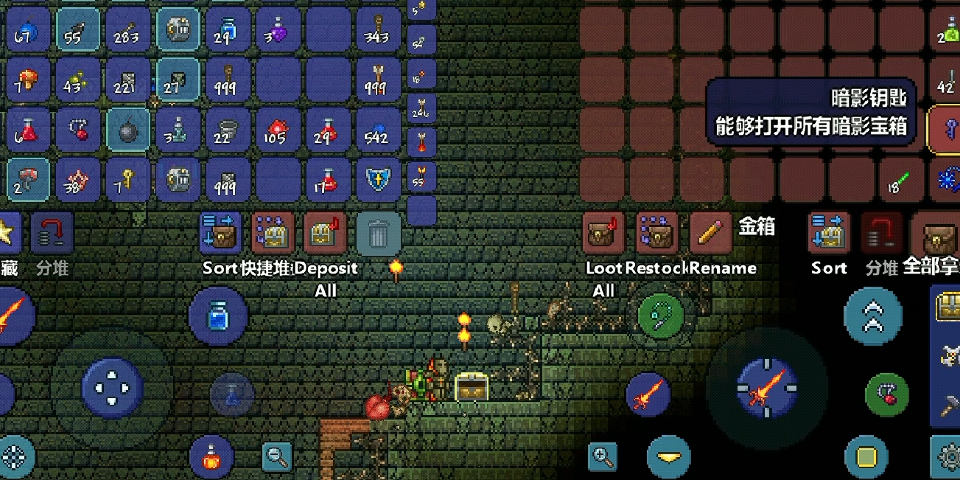Viewport: 960px width, 480px height.
Task: Select the trash can slot
Action: [x=378, y=234]
